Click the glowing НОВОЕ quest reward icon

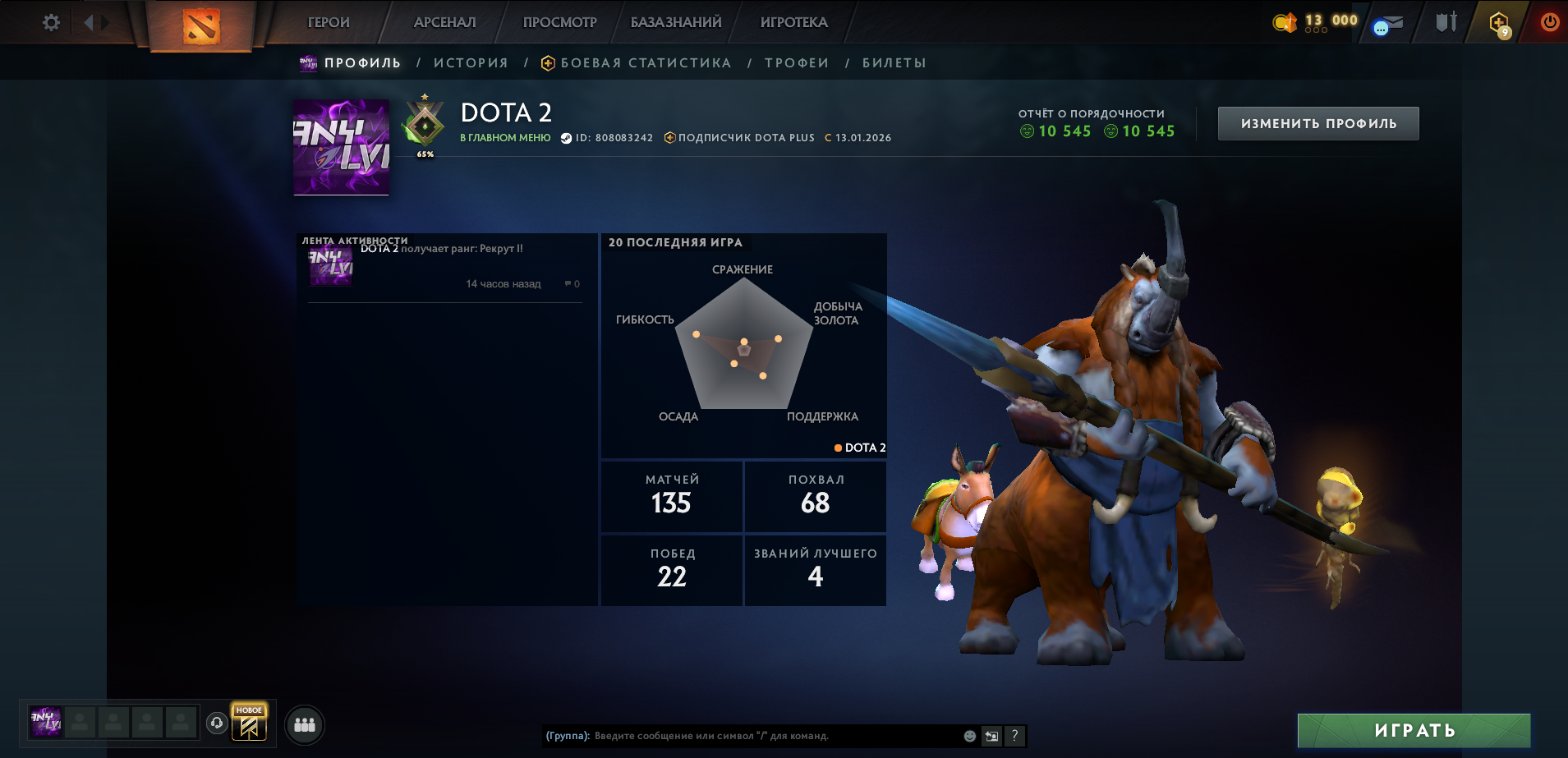point(251,723)
